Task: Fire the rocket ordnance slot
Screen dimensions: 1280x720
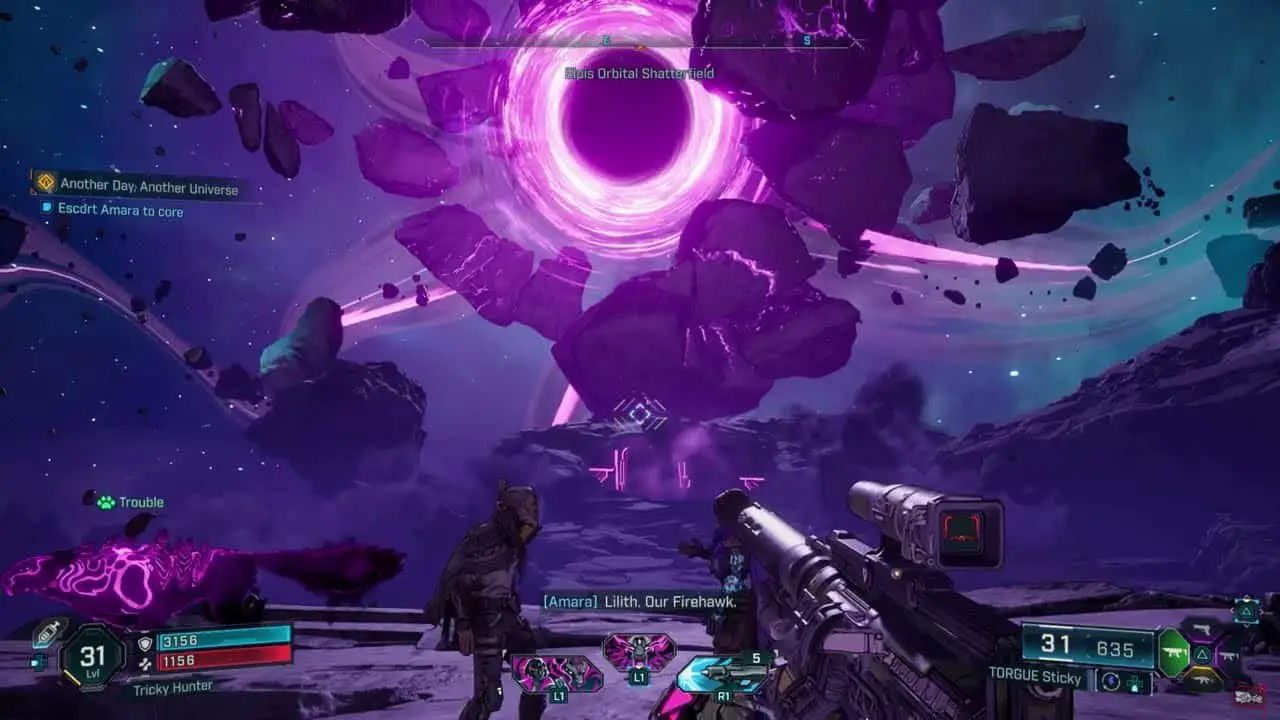Action: click(x=722, y=673)
